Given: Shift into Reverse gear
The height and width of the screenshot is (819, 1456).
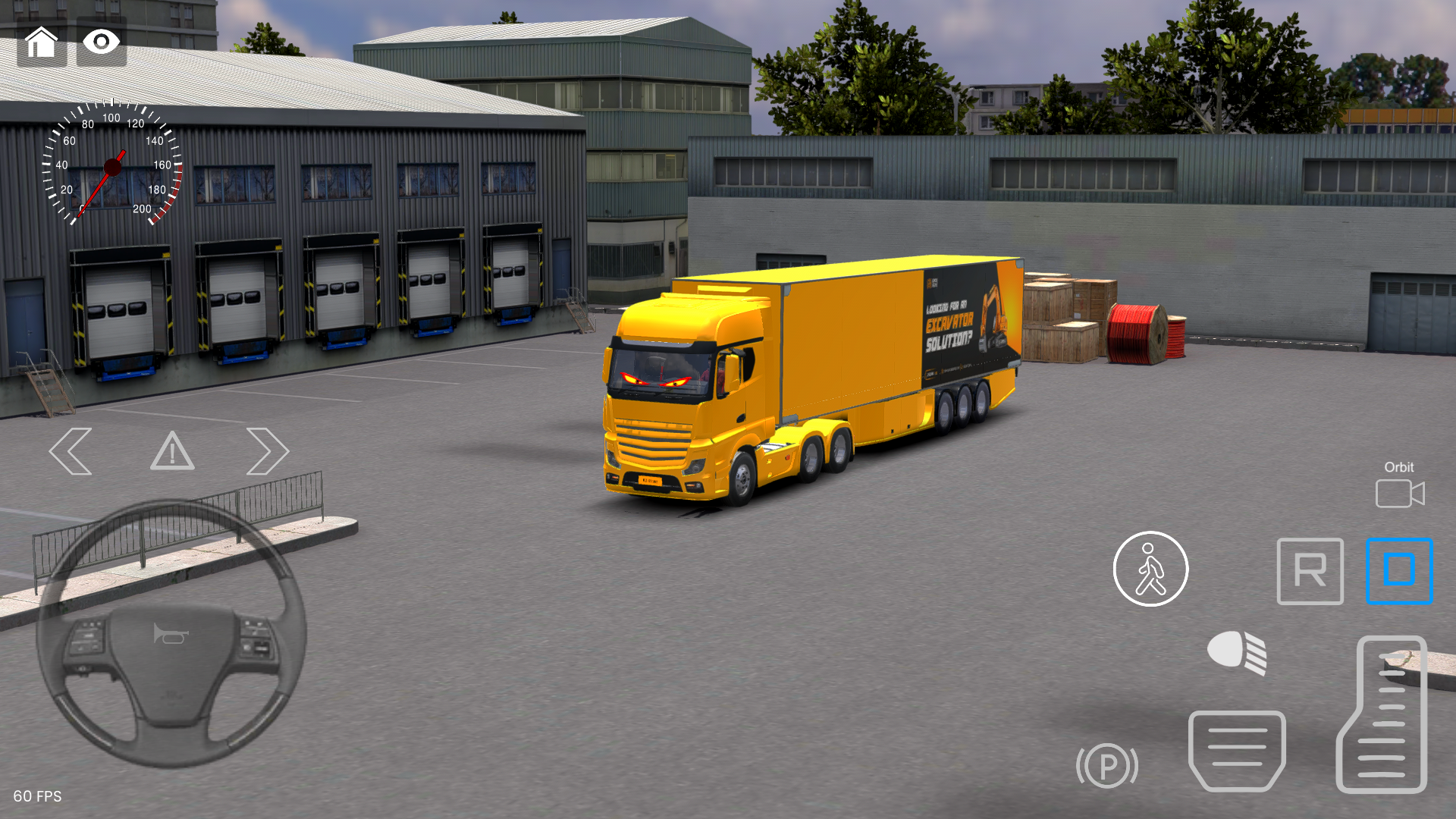Looking at the screenshot, I should [x=1310, y=571].
